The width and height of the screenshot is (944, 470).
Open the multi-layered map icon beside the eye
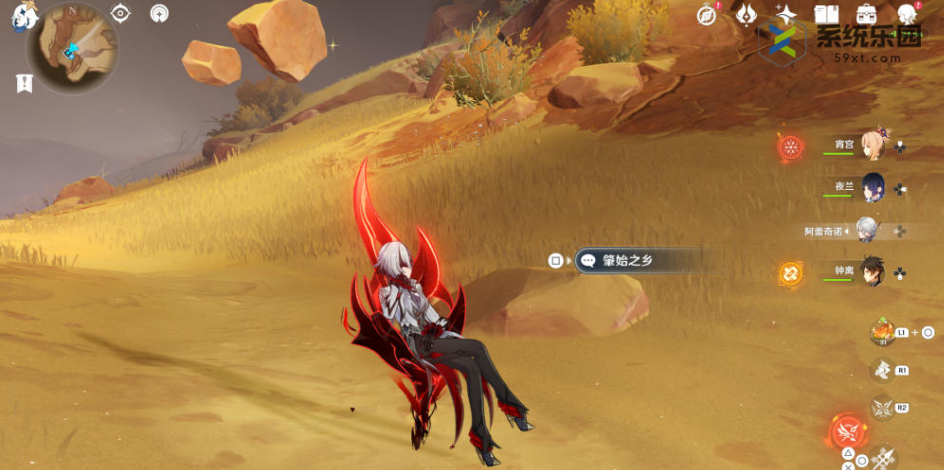[159, 13]
